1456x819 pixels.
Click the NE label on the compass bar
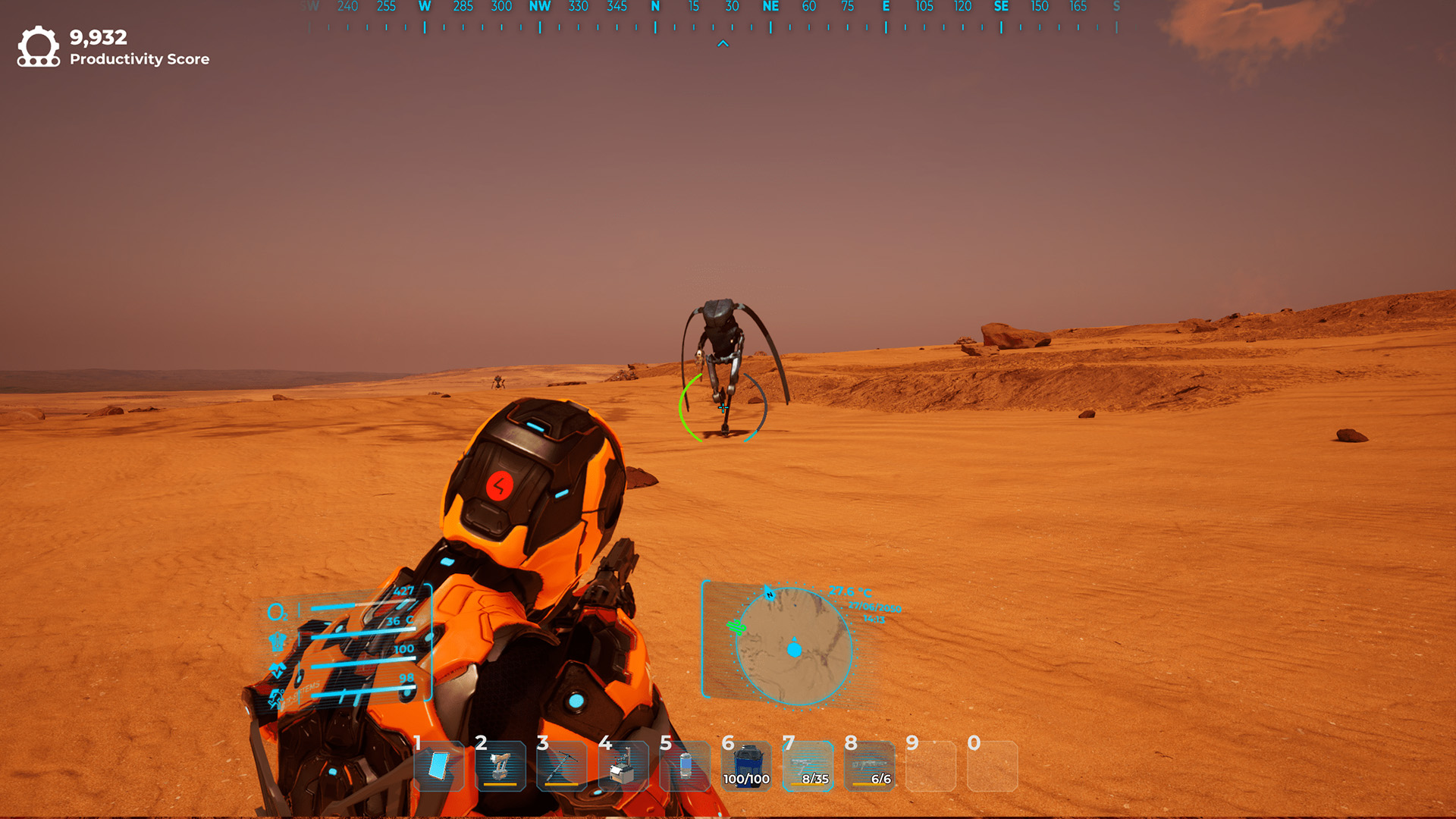coord(770,7)
